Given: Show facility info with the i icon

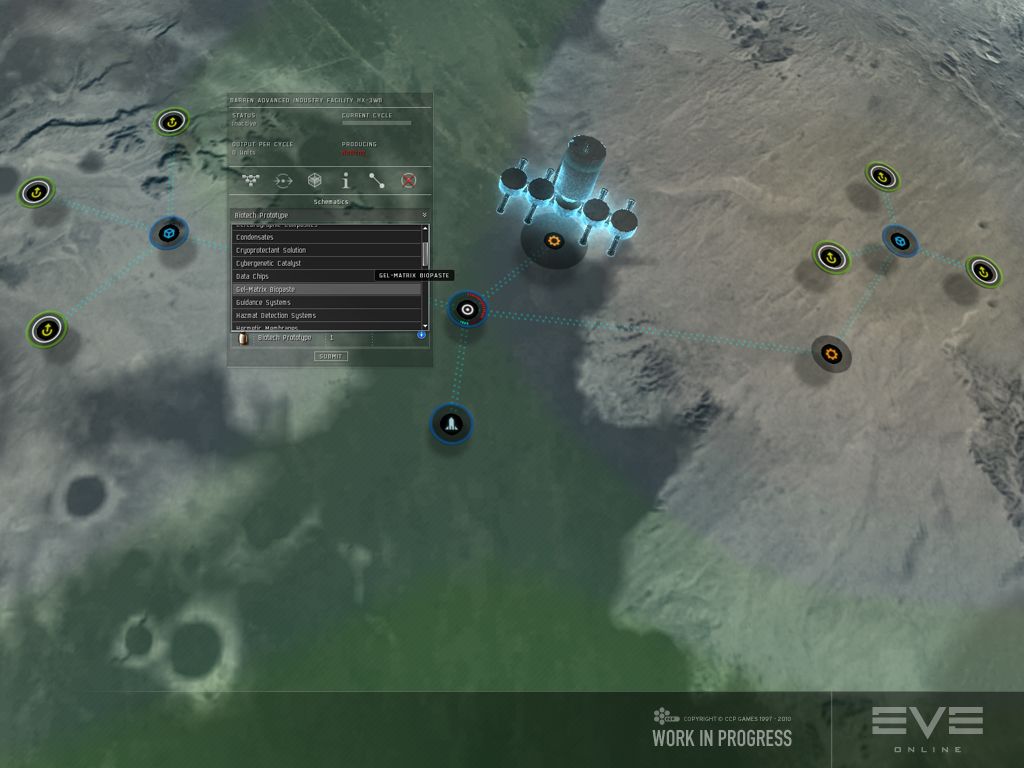Looking at the screenshot, I should (x=345, y=181).
